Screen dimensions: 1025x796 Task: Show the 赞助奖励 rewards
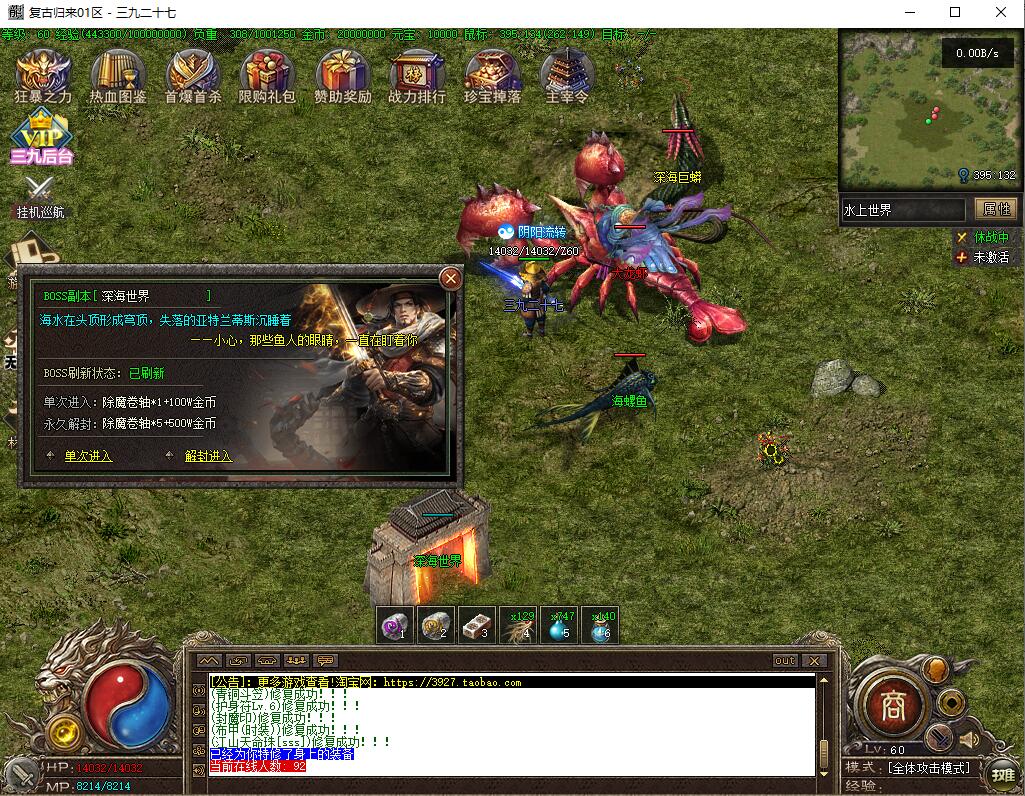tap(343, 73)
